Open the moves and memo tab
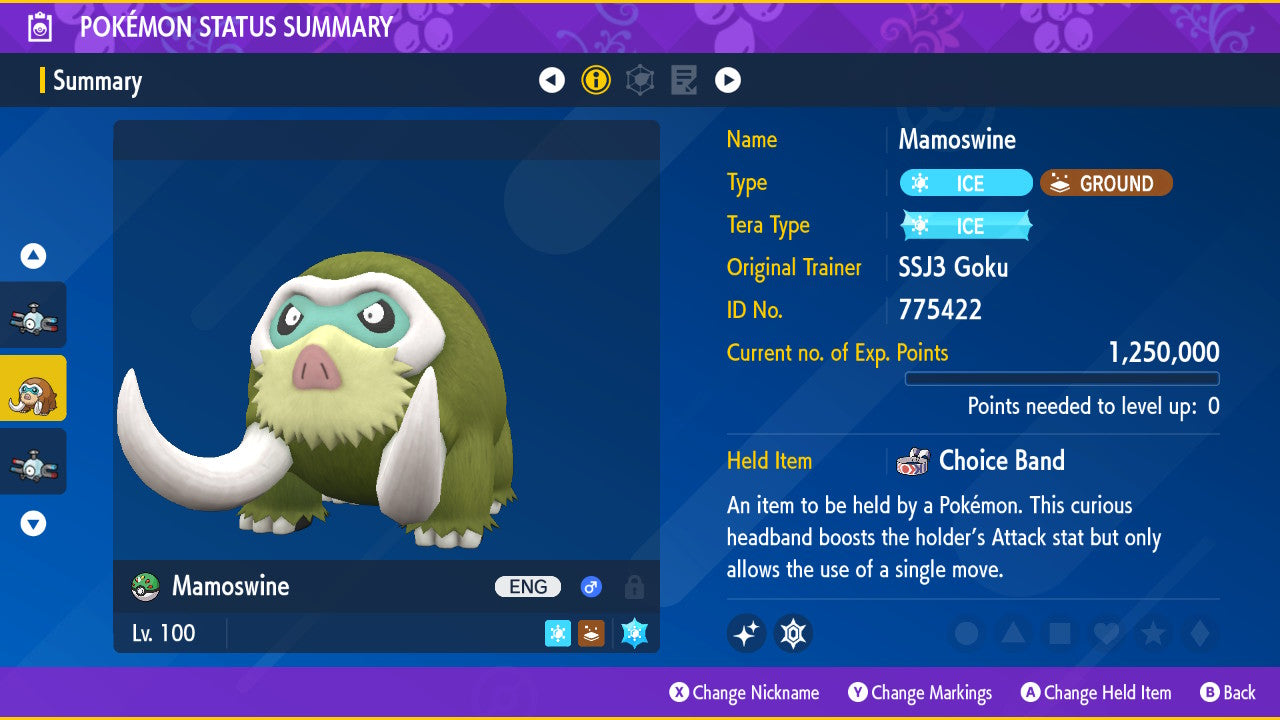The image size is (1280, 720). (684, 80)
